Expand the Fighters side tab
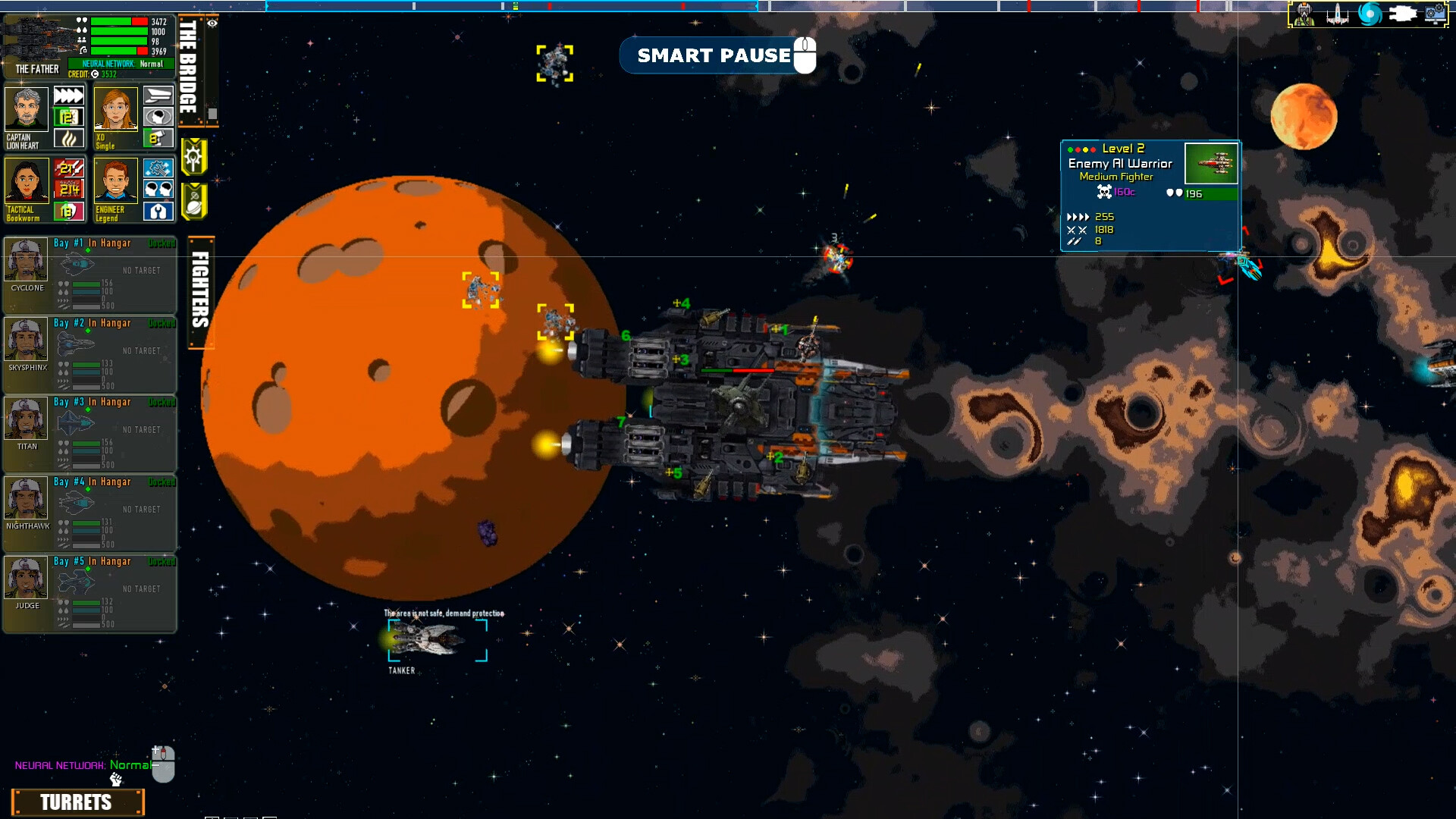The image size is (1456, 819). click(200, 292)
